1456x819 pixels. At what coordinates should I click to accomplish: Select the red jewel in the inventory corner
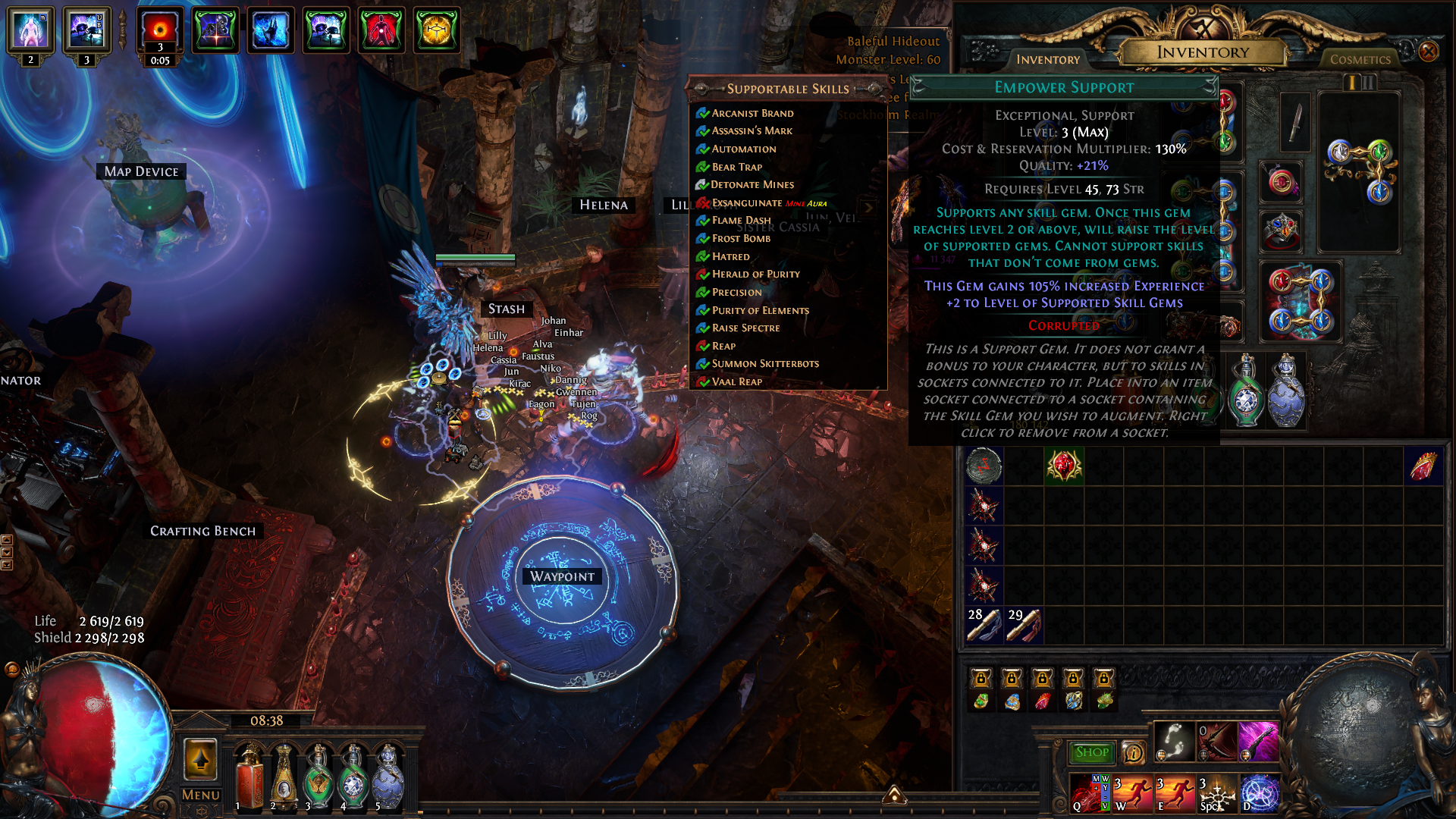tap(1423, 466)
